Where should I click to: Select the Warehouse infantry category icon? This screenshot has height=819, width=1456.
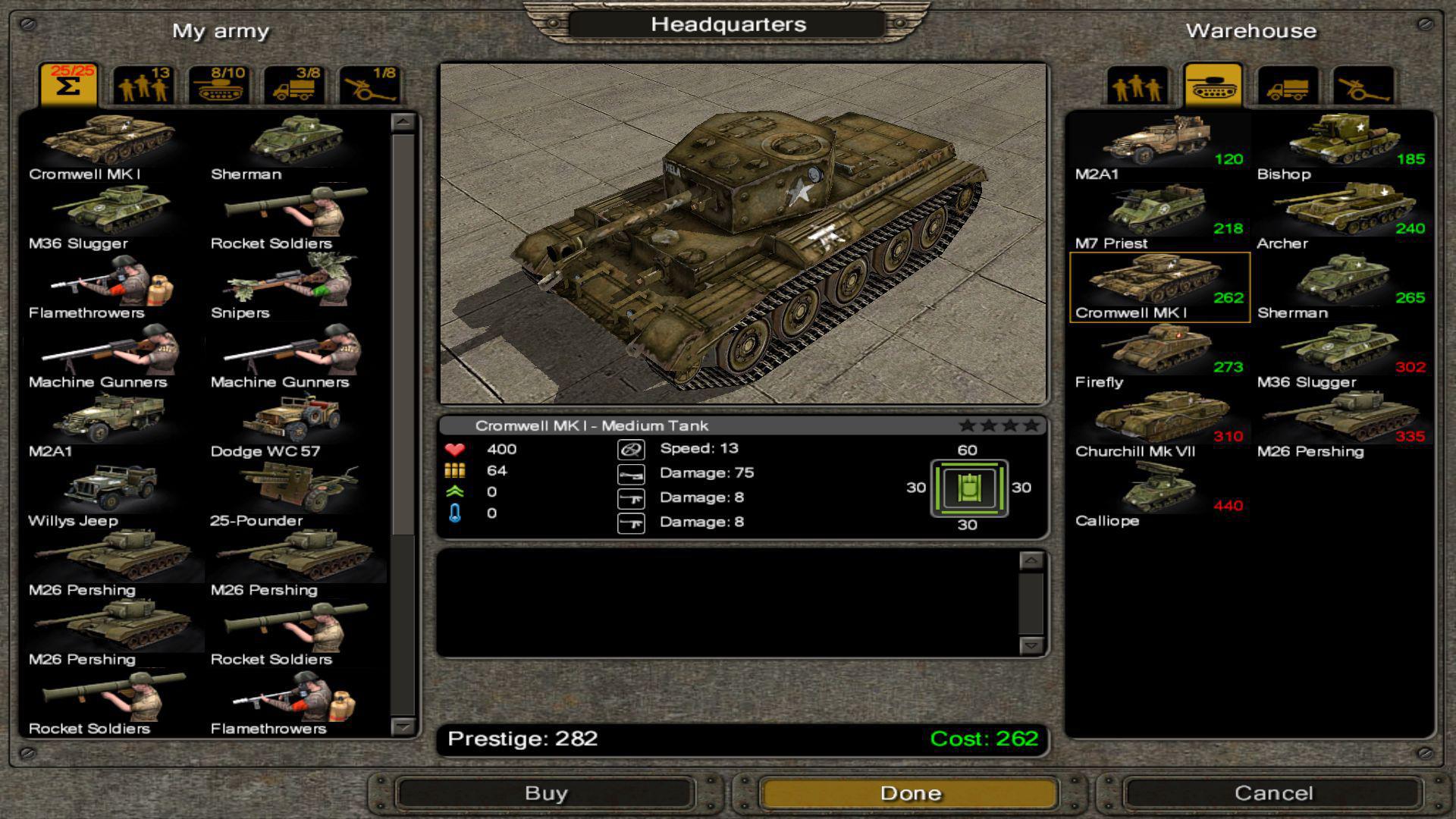1137,86
